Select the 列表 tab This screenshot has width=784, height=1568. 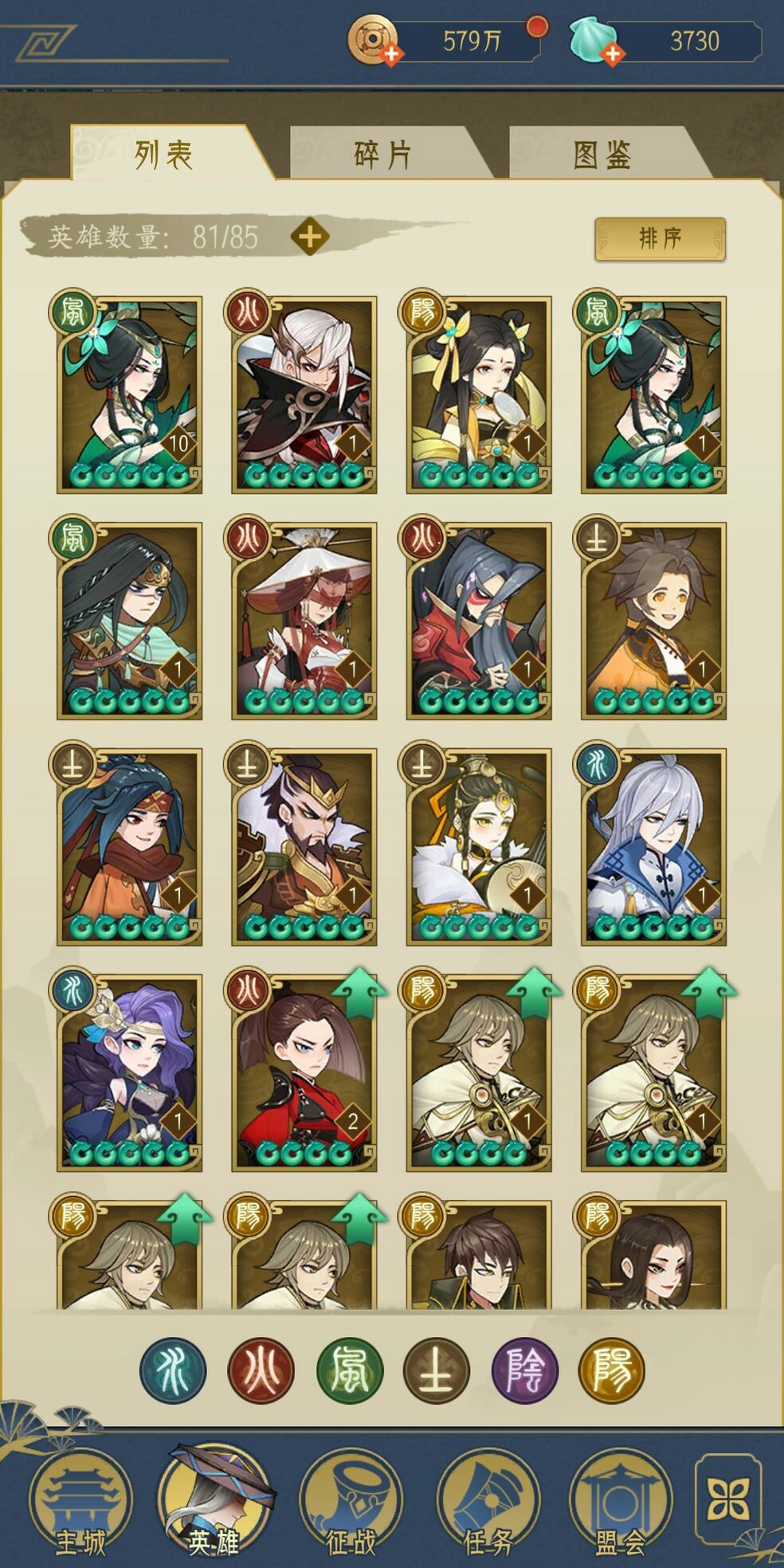pos(163,155)
